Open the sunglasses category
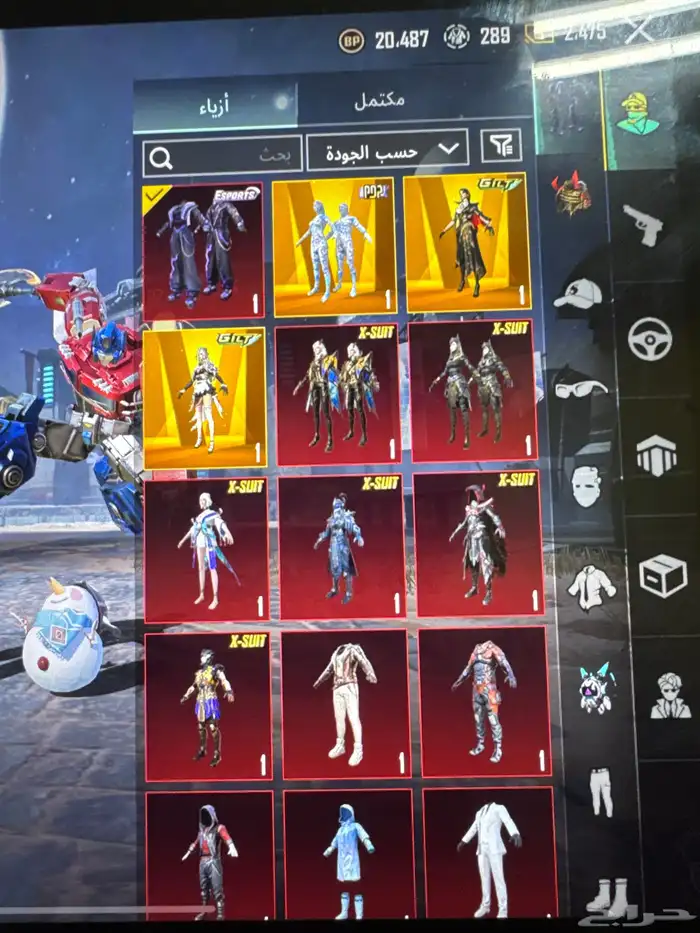This screenshot has height=933, width=700. [580, 387]
